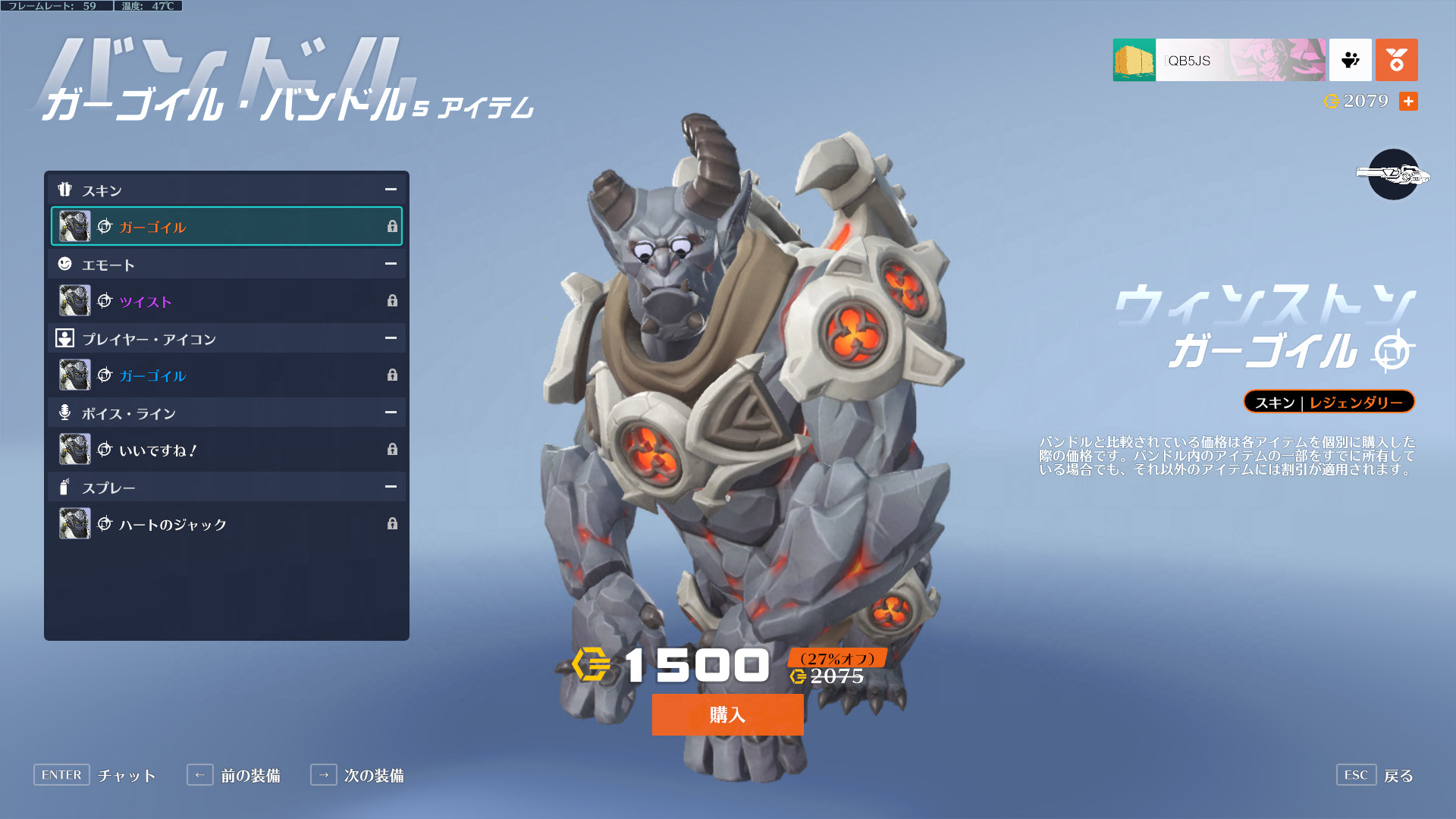Select the ガーゴイル skin row
1456x819 pixels.
click(226, 227)
